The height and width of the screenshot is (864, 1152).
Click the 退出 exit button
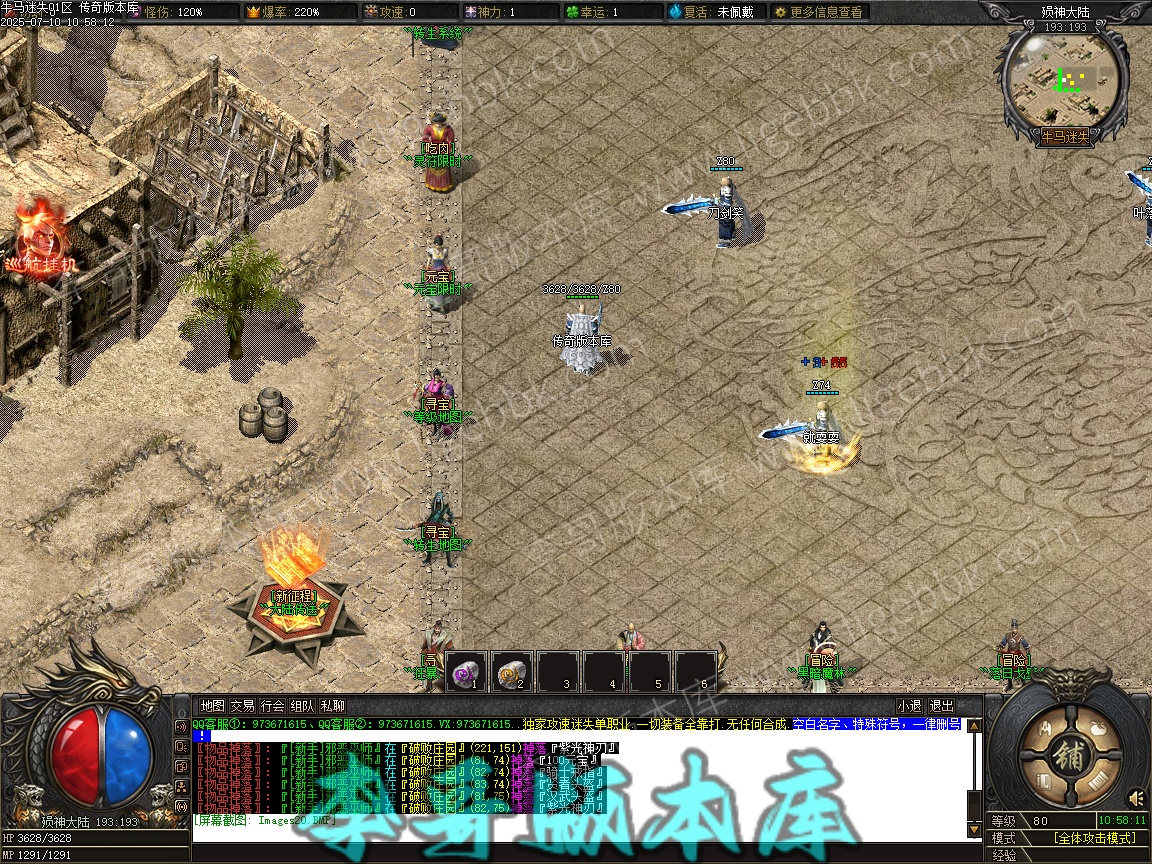point(941,706)
